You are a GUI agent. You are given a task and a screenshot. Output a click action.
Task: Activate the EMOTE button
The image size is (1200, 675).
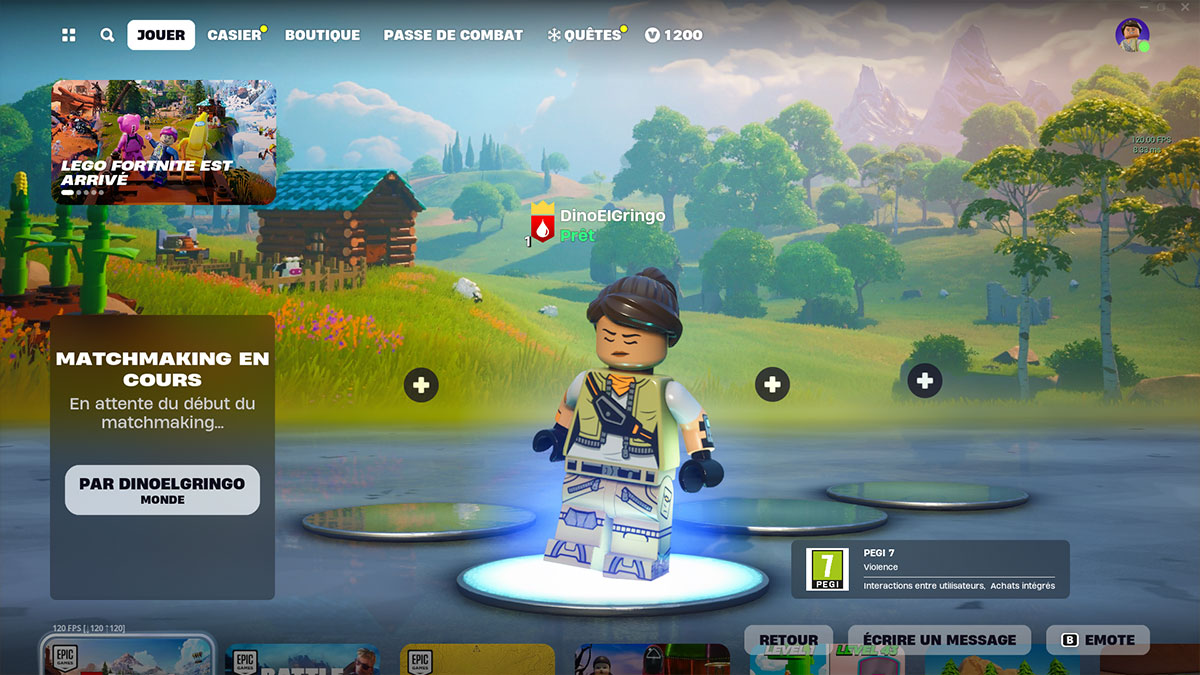[x=1098, y=640]
